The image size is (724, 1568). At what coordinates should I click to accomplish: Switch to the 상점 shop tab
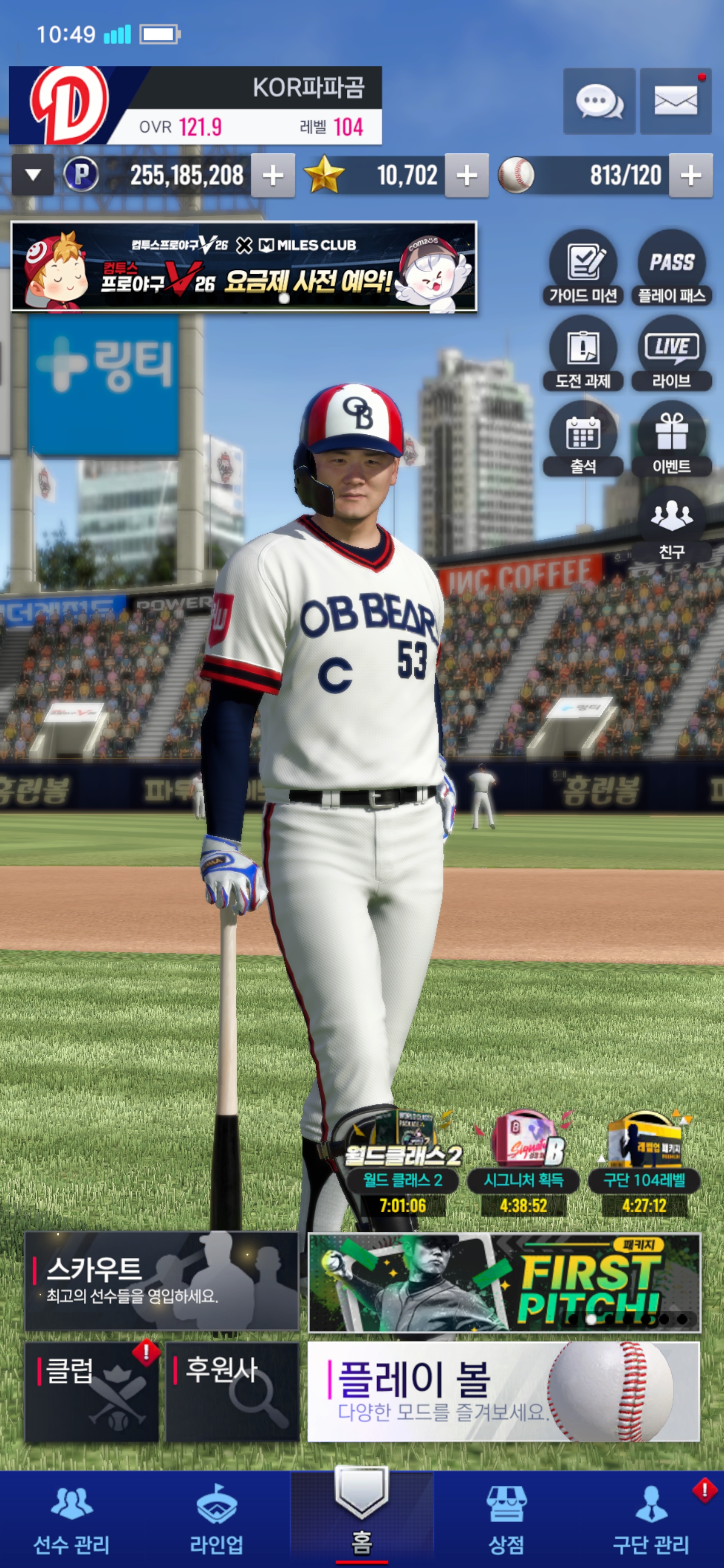pos(506,1518)
